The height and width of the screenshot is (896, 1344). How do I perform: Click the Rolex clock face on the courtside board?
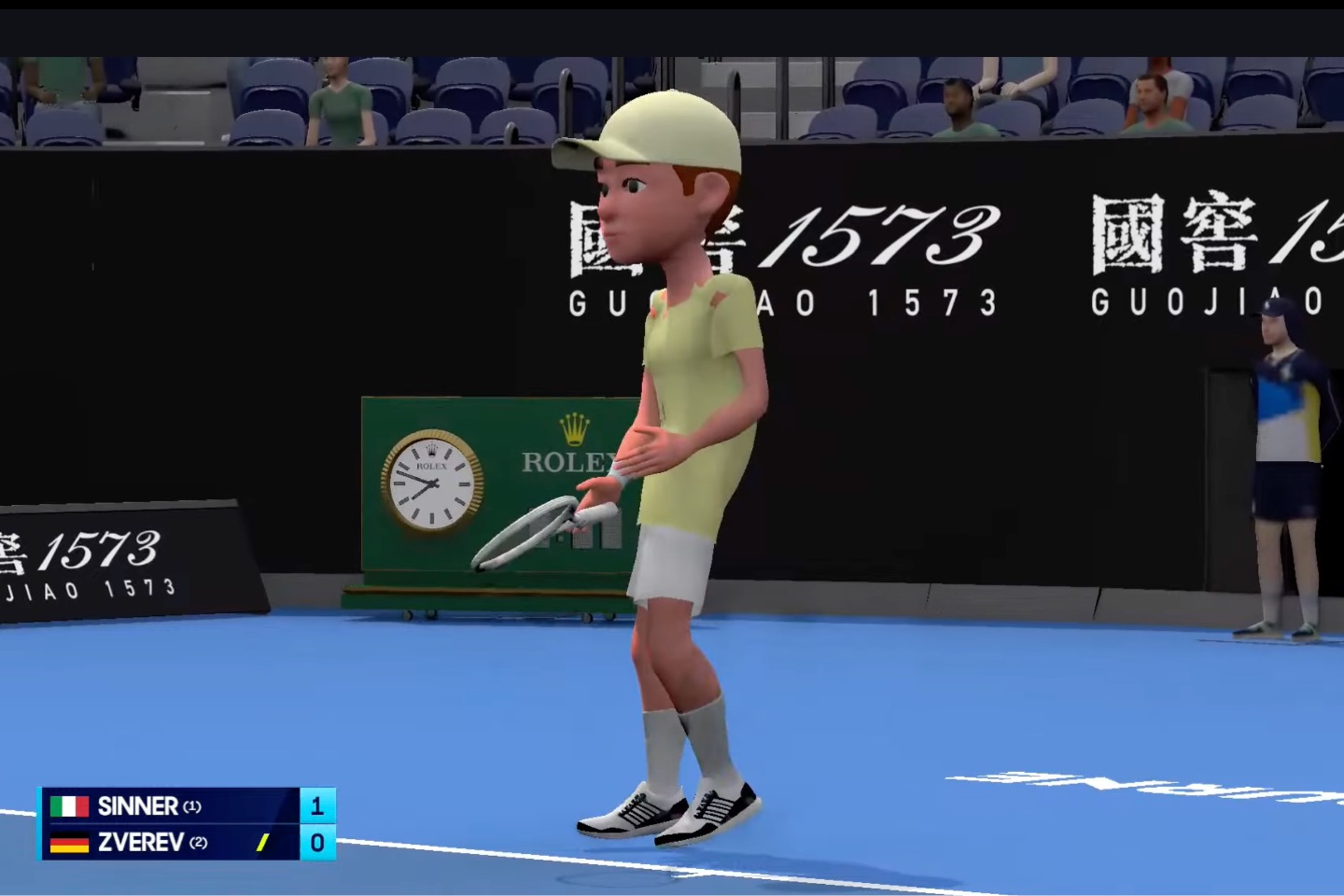(x=434, y=483)
